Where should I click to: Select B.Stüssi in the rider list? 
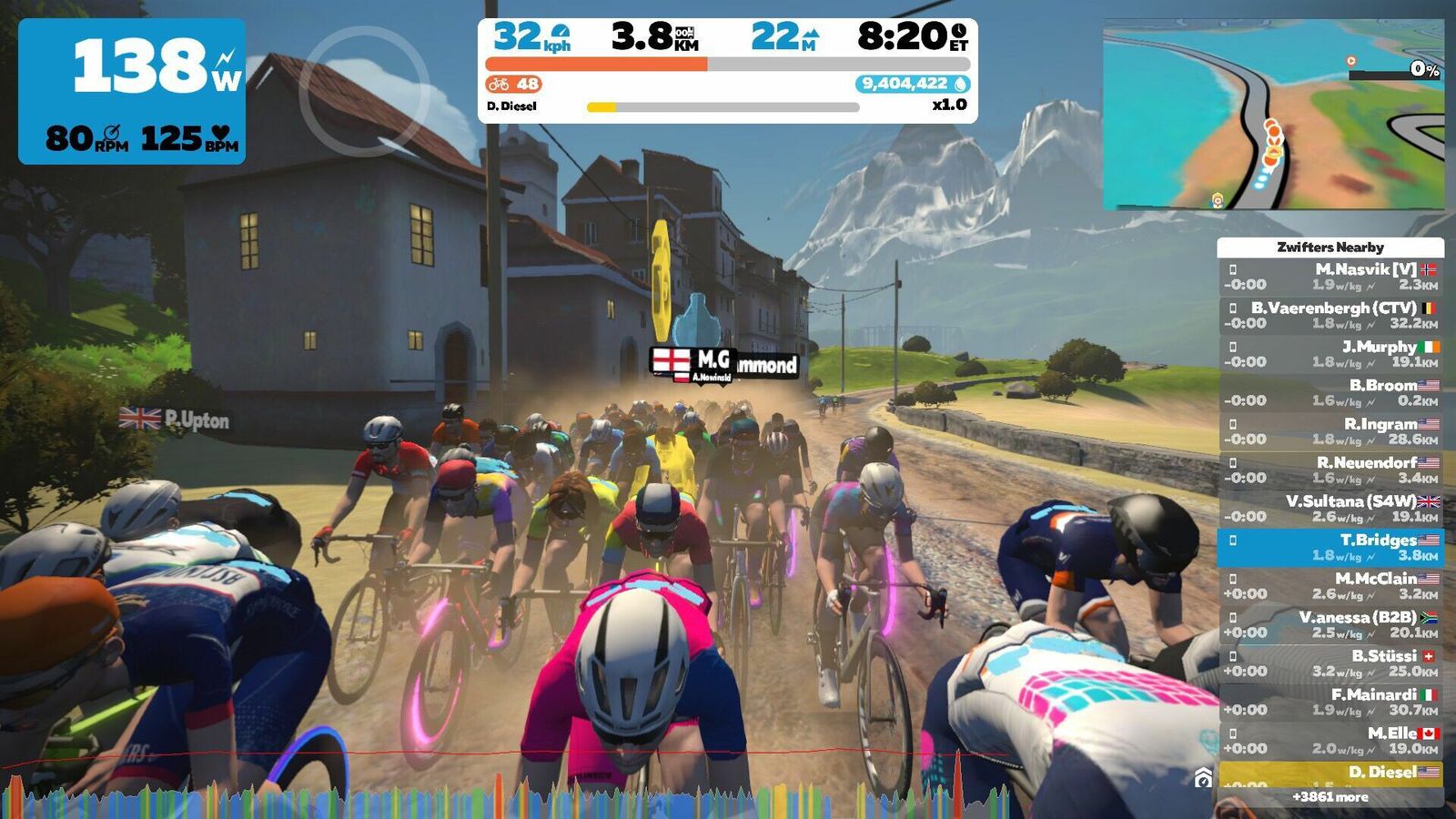point(1330,663)
